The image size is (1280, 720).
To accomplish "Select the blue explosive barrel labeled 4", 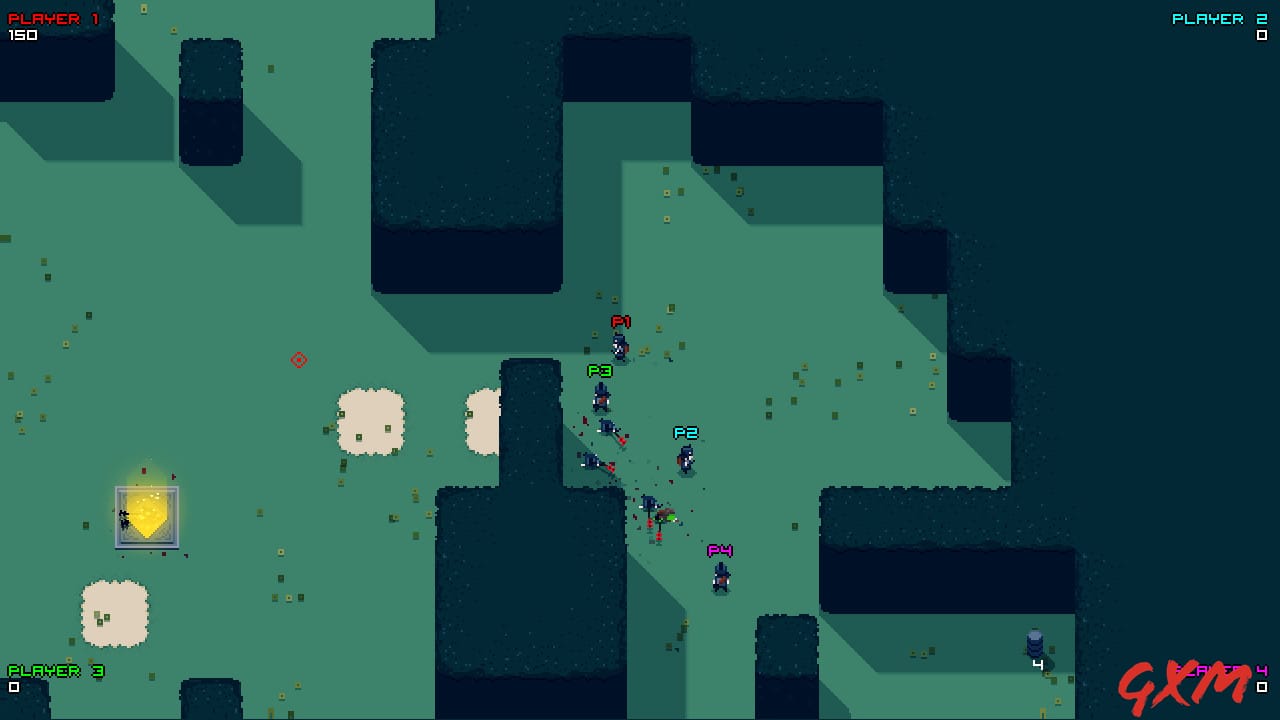I will click(x=1036, y=640).
